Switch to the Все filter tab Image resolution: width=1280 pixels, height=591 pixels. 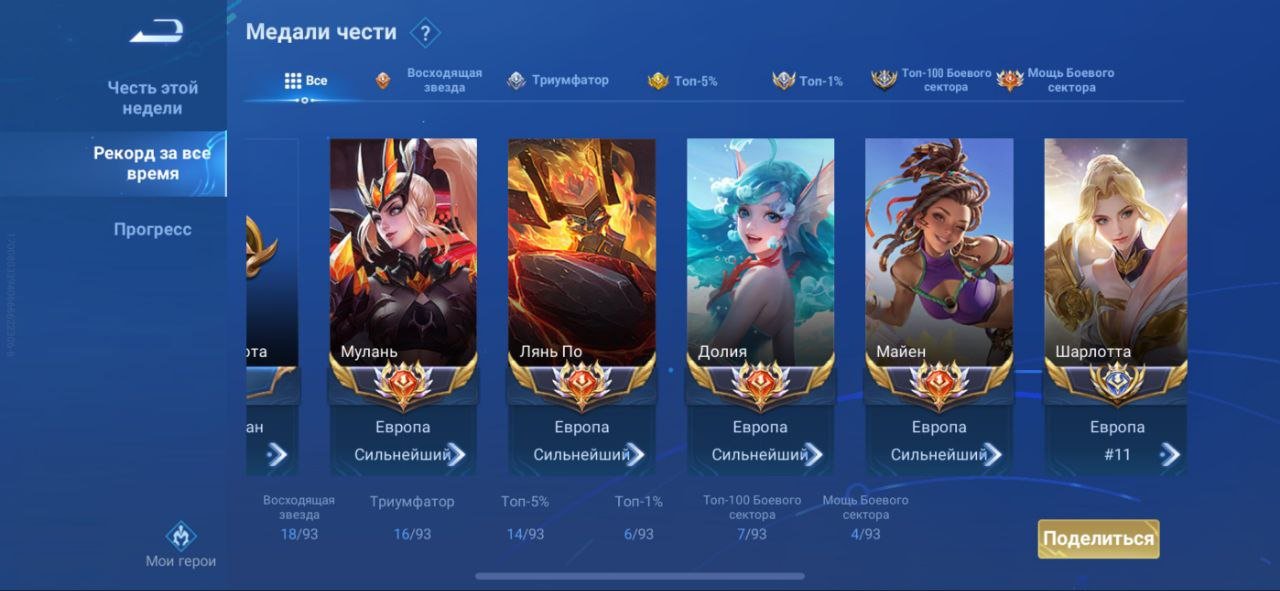pos(306,81)
